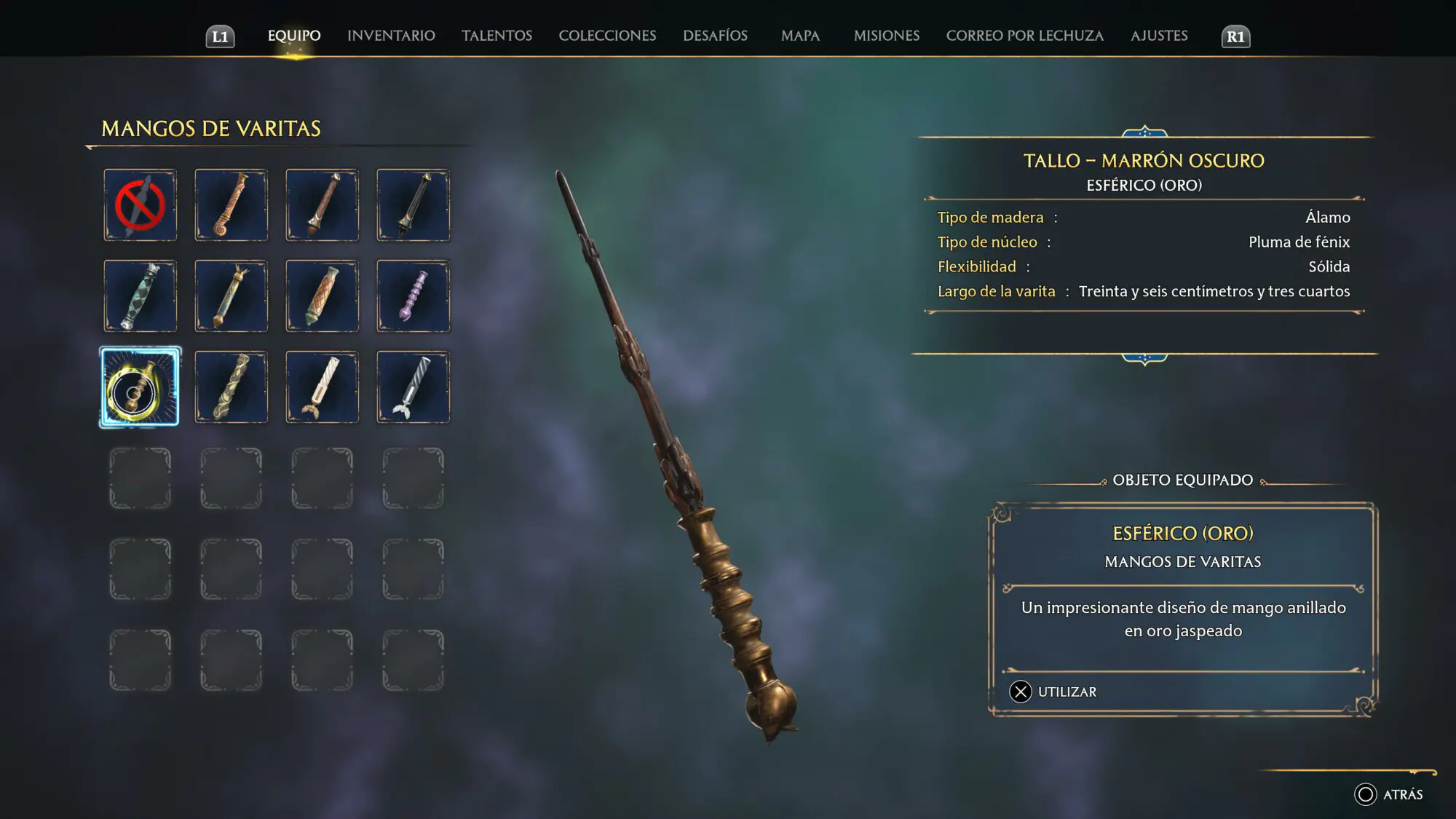Switch to the Inventario tab

[391, 36]
